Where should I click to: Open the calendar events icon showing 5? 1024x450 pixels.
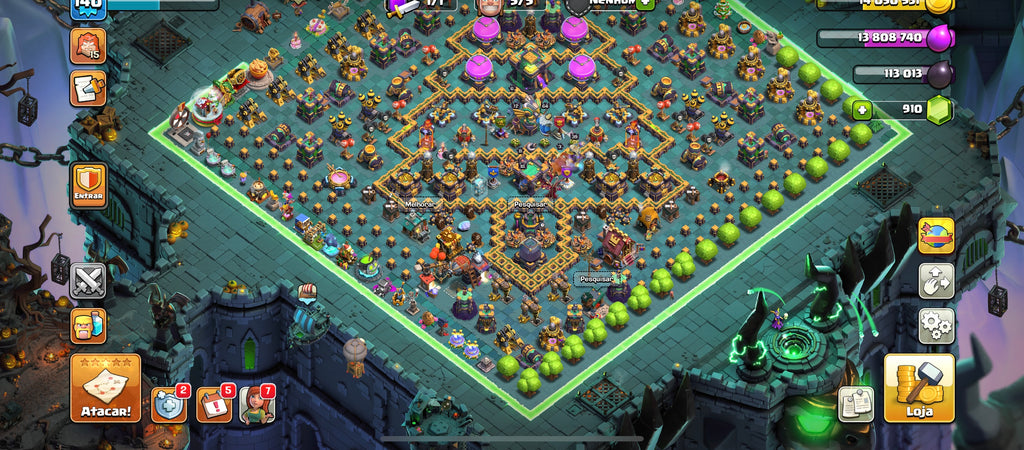[213, 404]
